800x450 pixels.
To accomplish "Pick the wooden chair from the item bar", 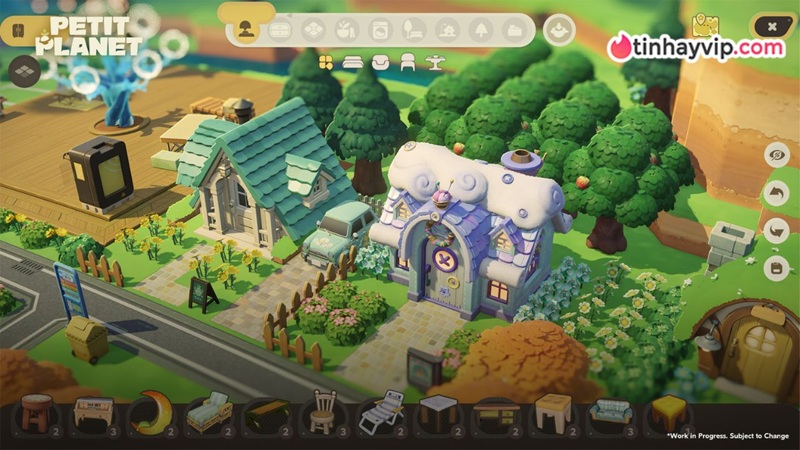I will [322, 410].
